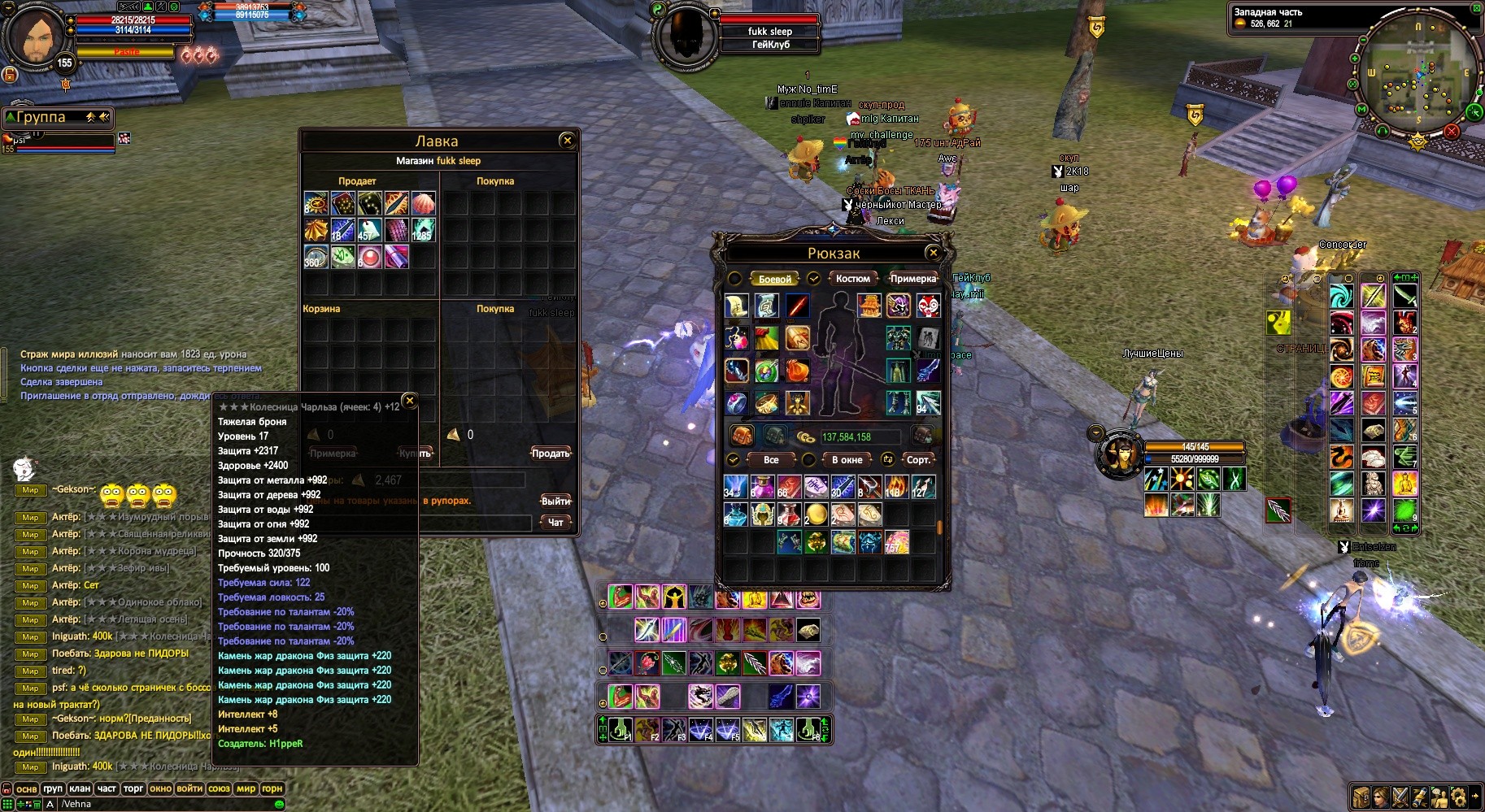This screenshot has width=1485, height=812.
Task: Sort the backpack with the Сорт. button
Action: point(918,460)
